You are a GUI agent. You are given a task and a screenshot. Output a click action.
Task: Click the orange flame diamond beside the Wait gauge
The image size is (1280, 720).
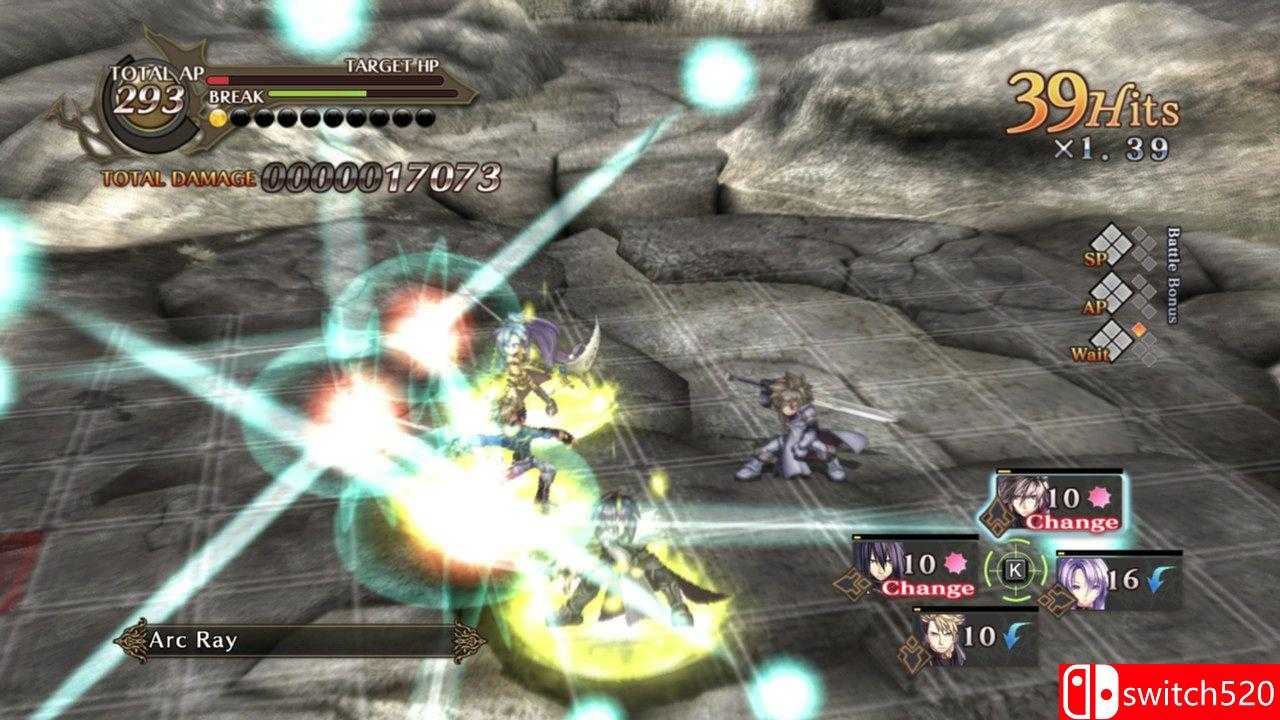[x=1138, y=330]
